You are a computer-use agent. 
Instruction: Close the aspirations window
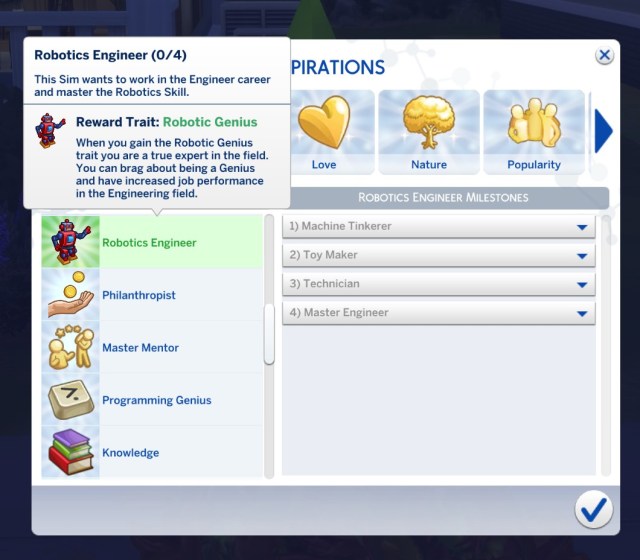click(604, 56)
